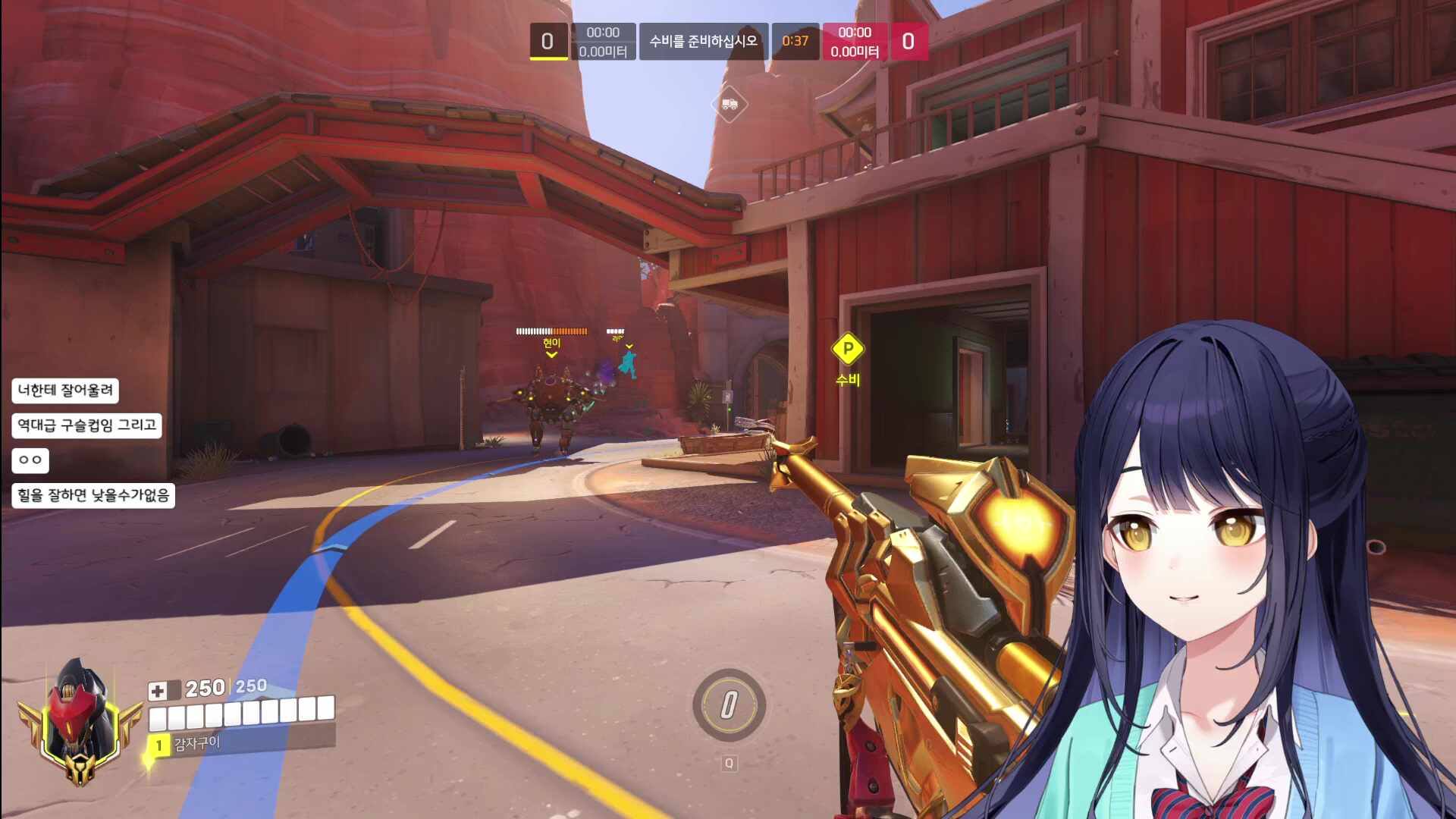Open the chat message 너한테 잘어울려
This screenshot has width=1456, height=819.
coord(65,391)
